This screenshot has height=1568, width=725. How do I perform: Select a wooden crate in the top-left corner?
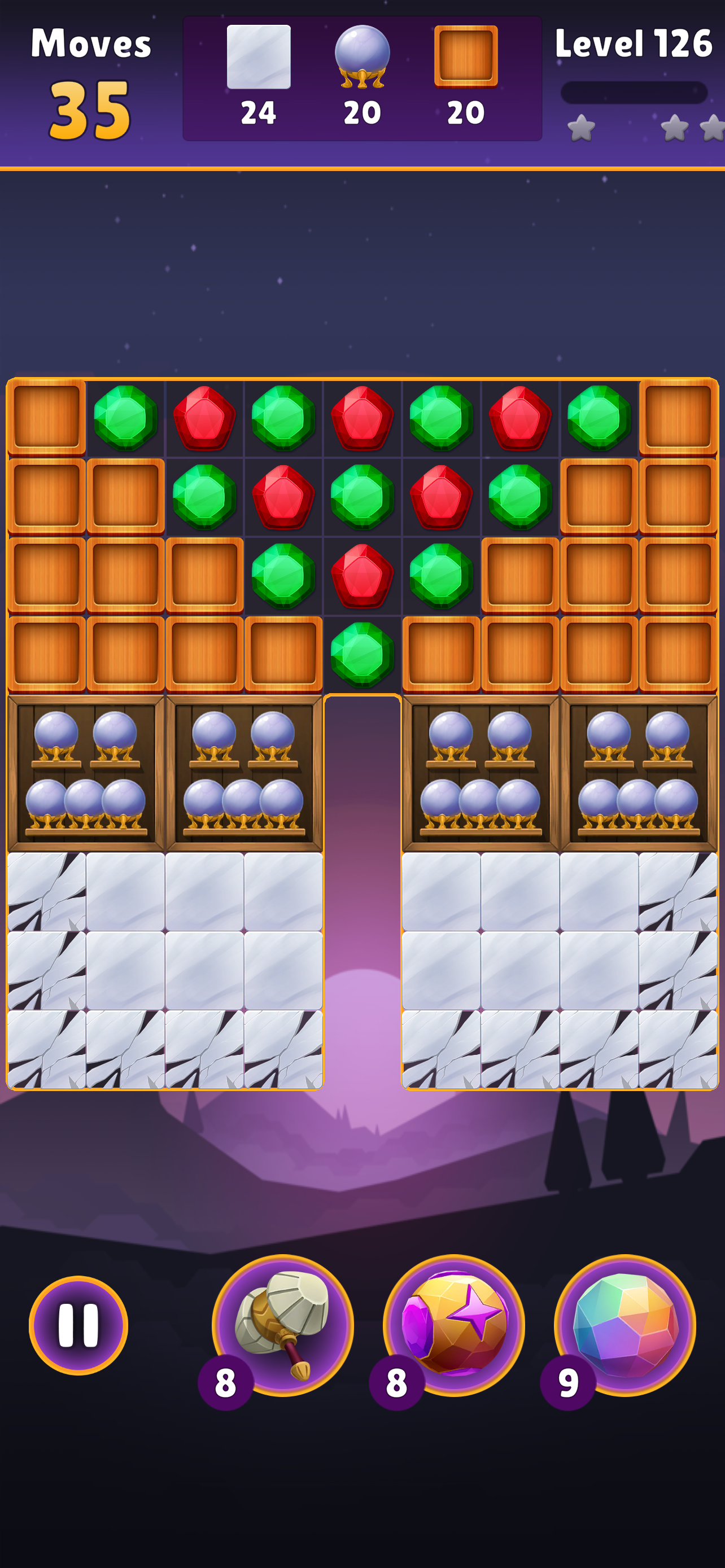pyautogui.click(x=46, y=419)
